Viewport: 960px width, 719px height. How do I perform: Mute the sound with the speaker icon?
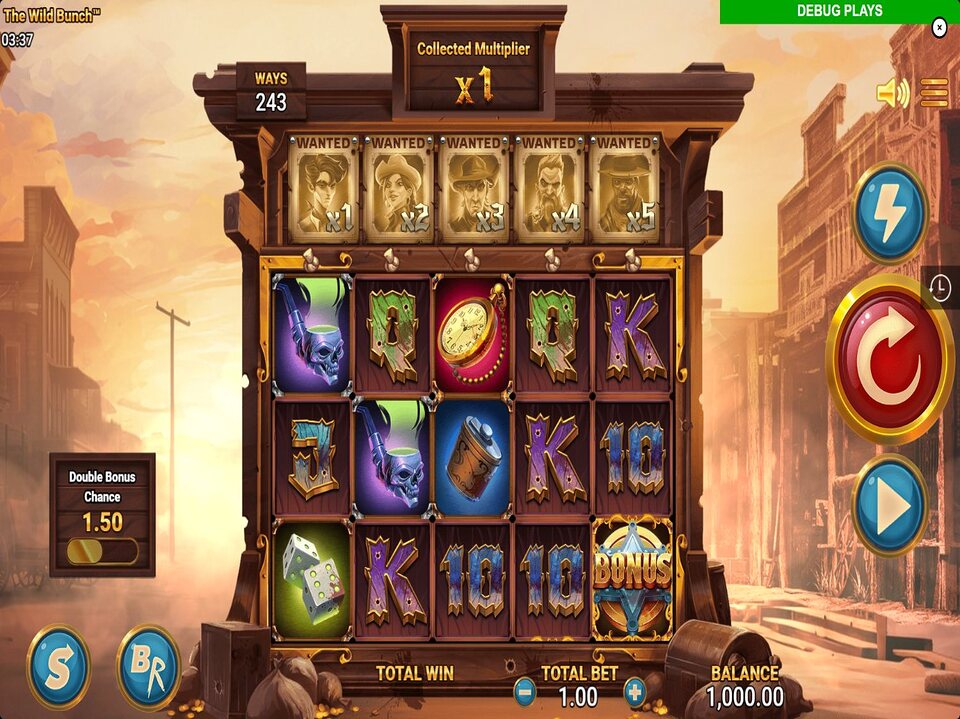[x=892, y=94]
